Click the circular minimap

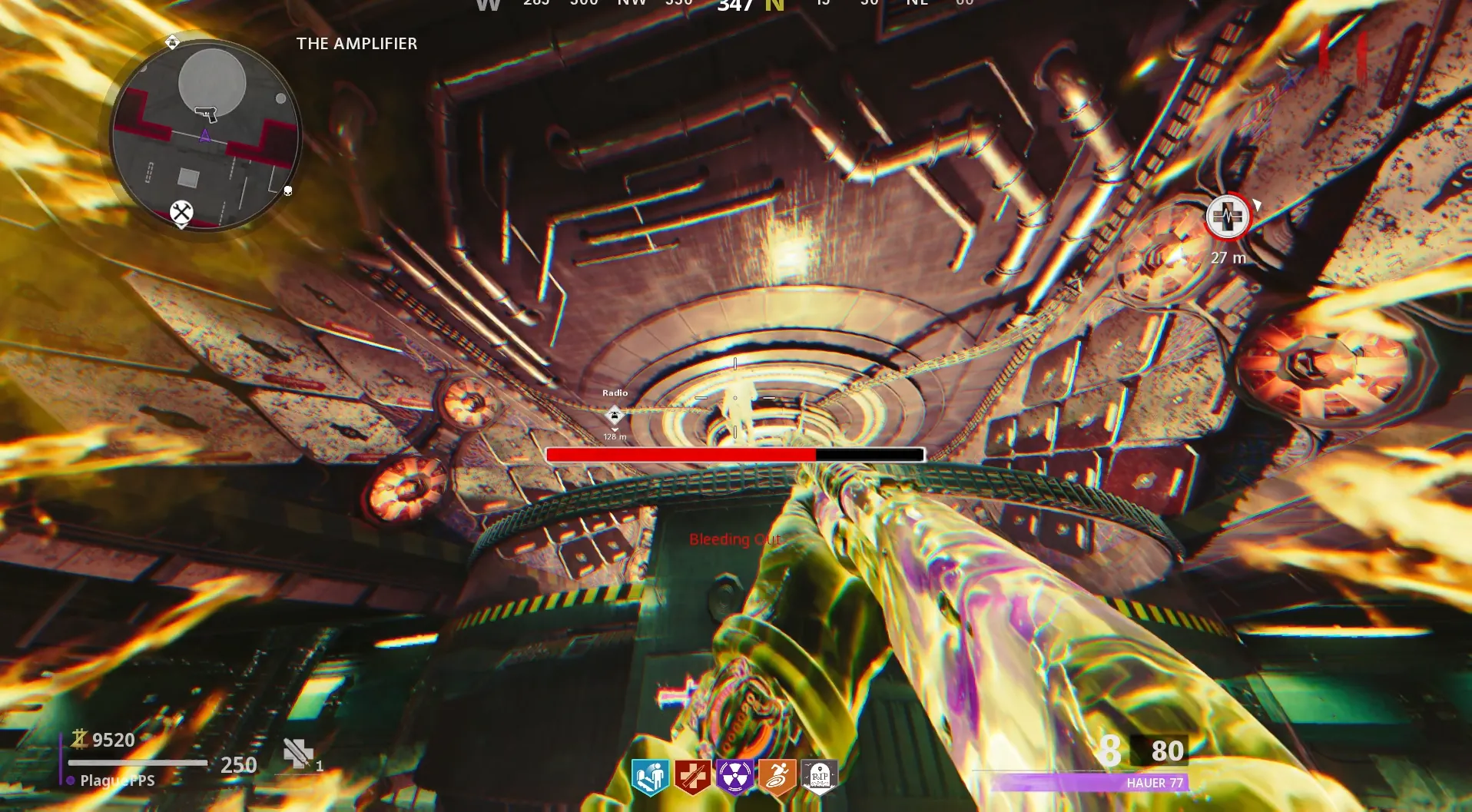(206, 137)
